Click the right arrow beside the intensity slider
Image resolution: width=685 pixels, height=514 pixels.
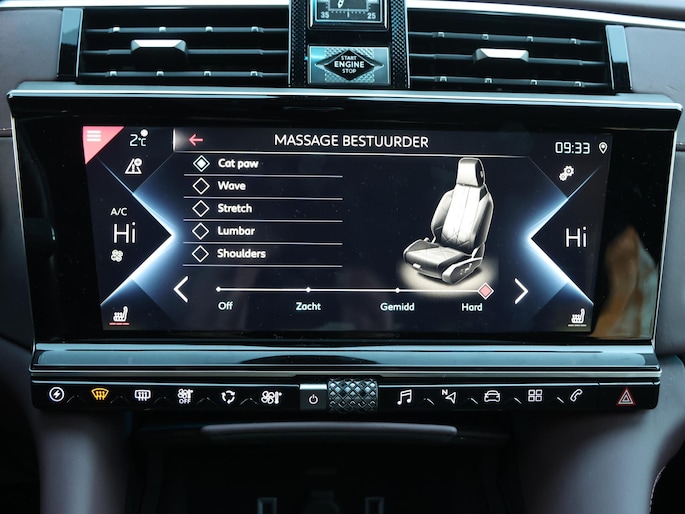coord(520,290)
